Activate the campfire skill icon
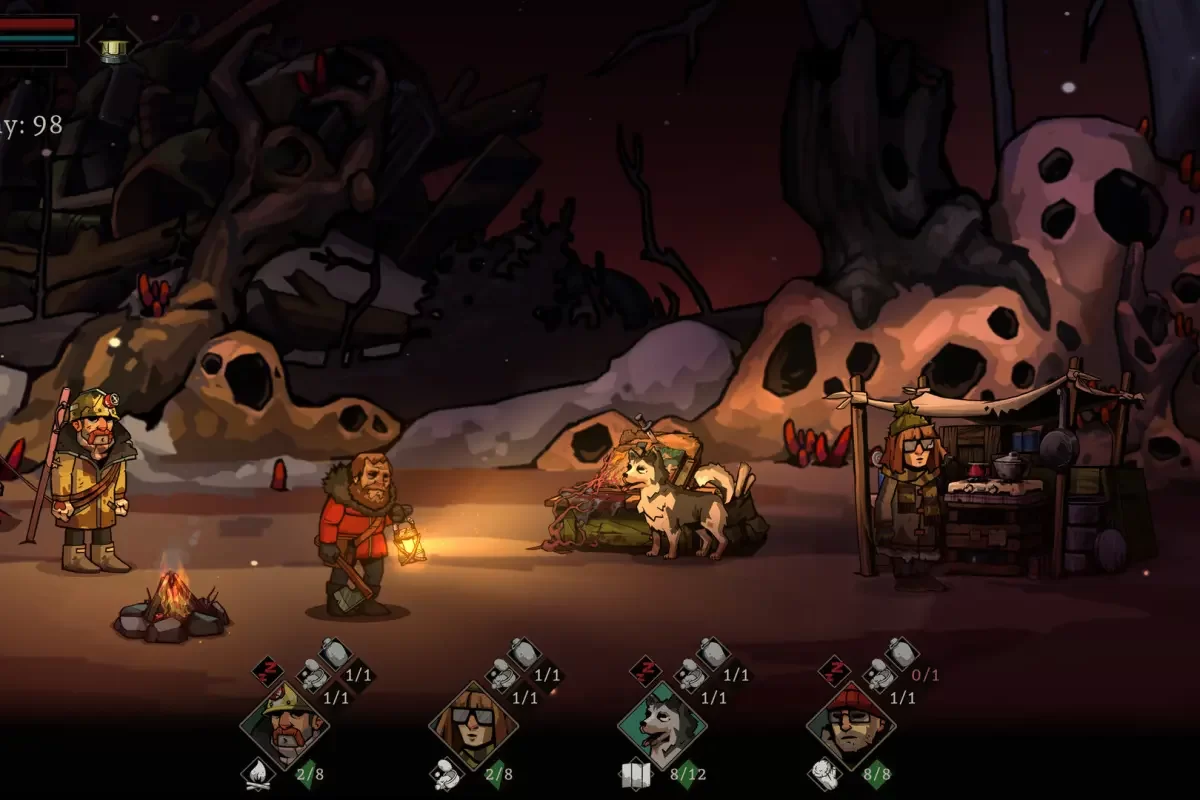Viewport: 1200px width, 800px height. pyautogui.click(x=257, y=772)
